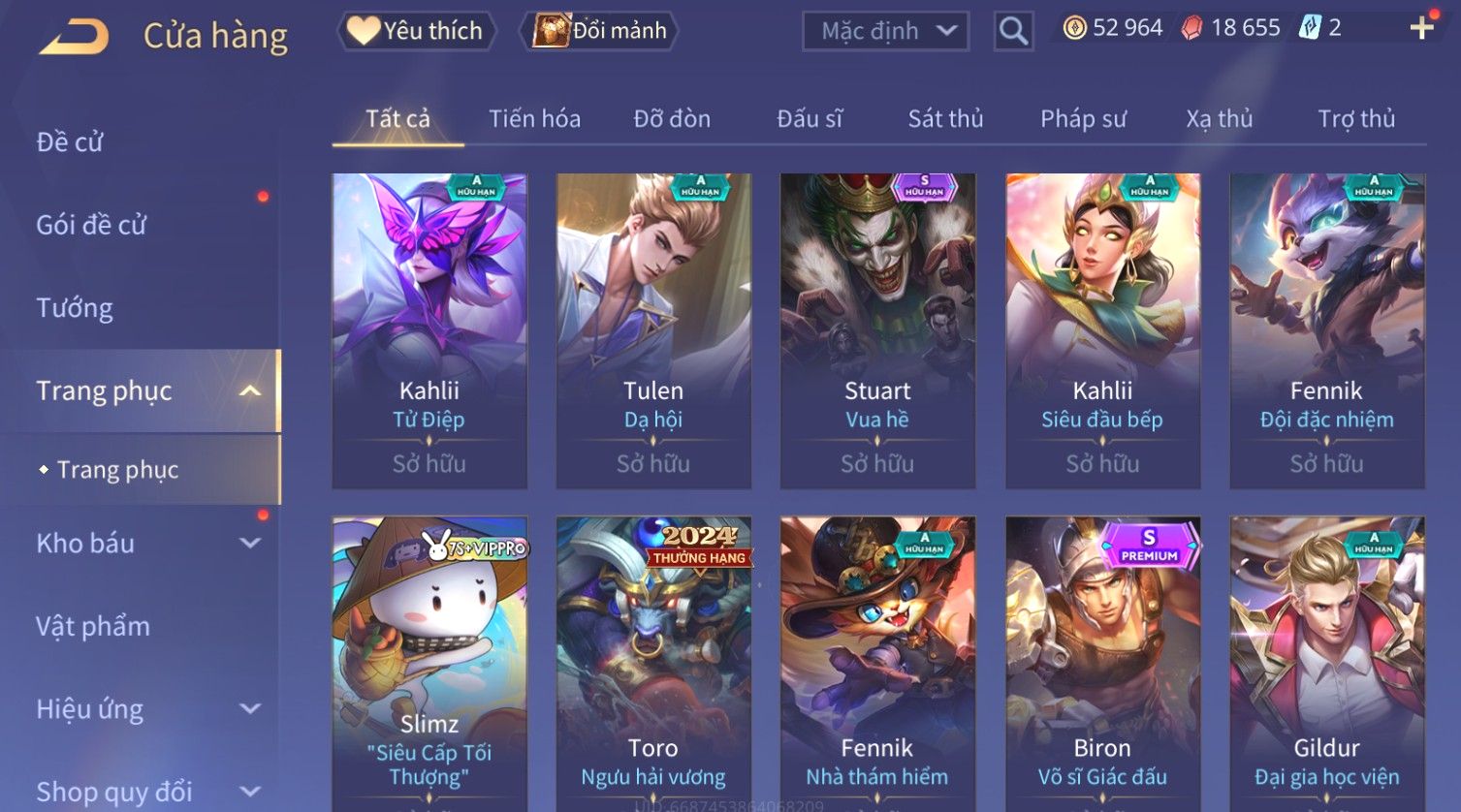Select Tướng in the side menu

[x=75, y=308]
